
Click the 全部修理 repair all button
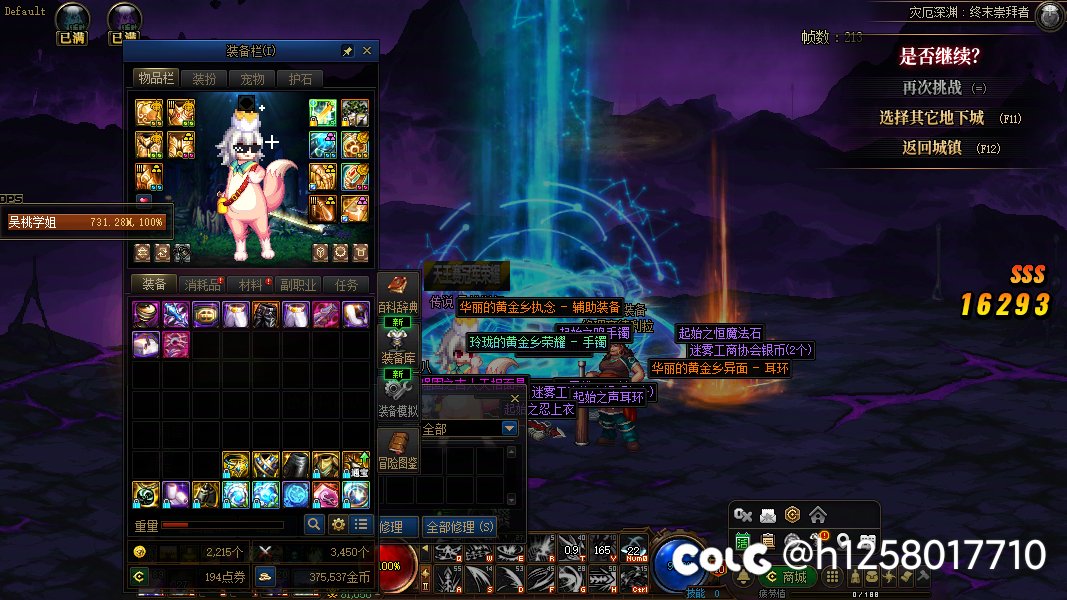point(460,526)
